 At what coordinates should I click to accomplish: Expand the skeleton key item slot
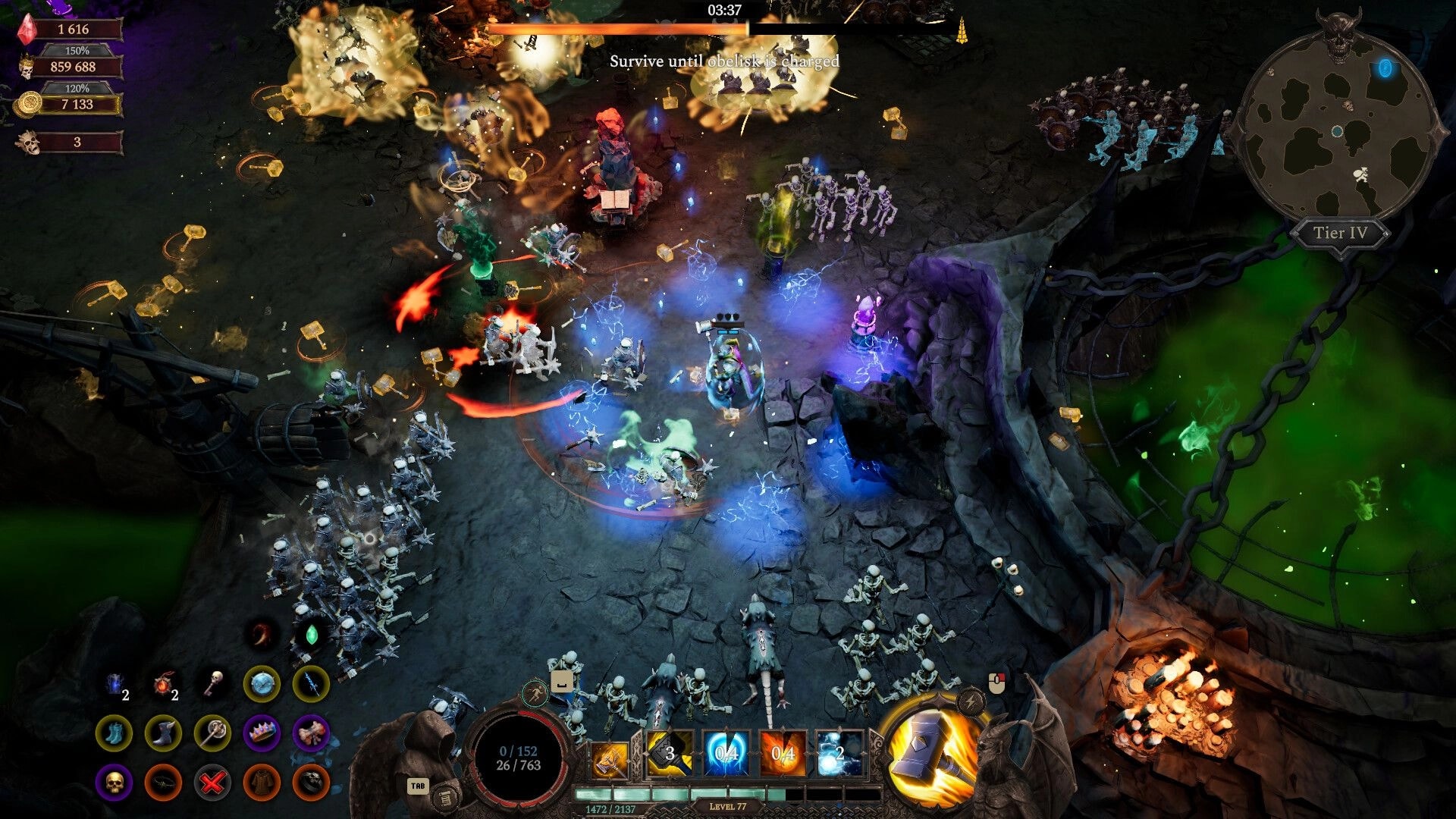coord(215,682)
